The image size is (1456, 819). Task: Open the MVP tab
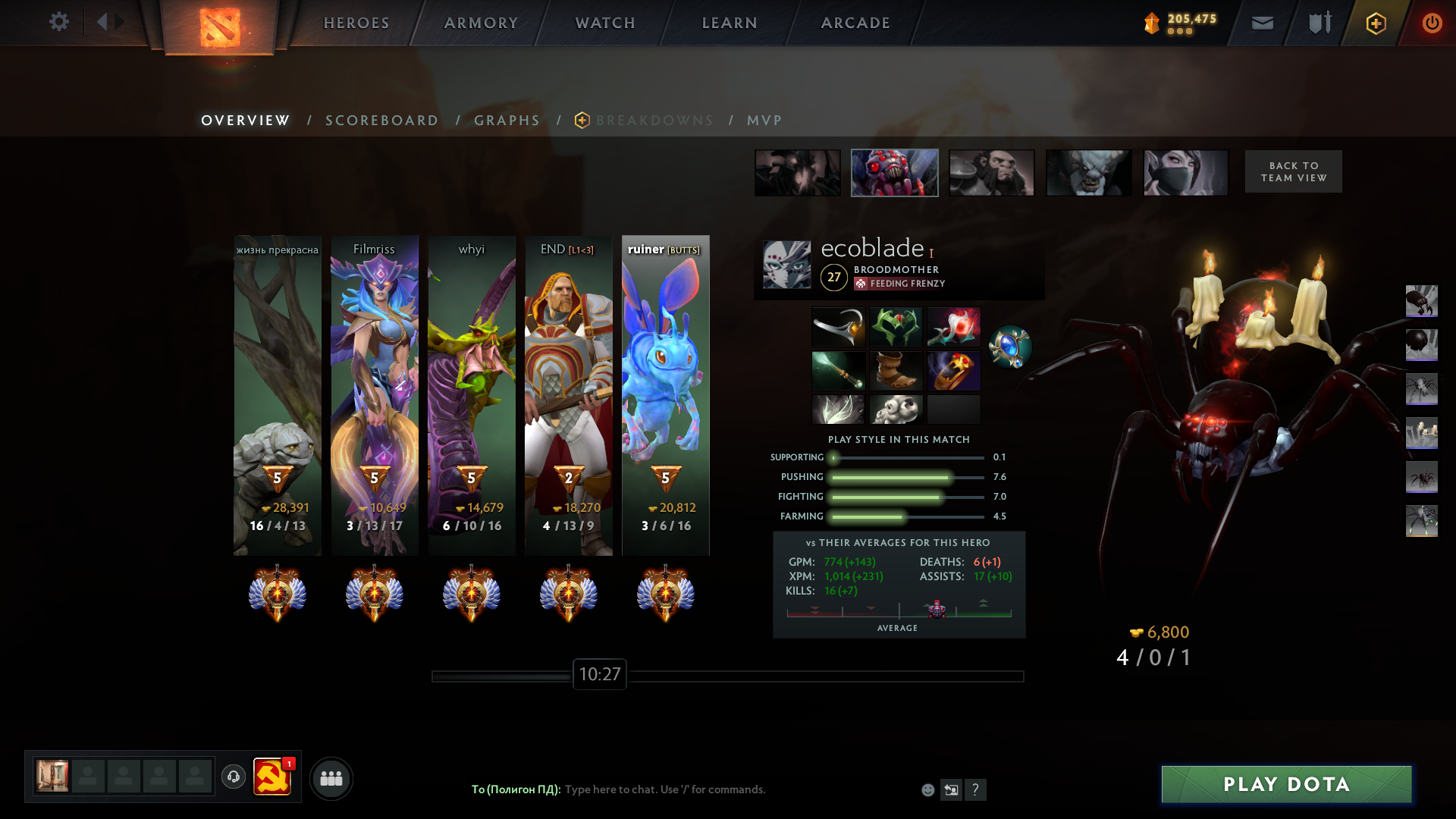coord(764,121)
